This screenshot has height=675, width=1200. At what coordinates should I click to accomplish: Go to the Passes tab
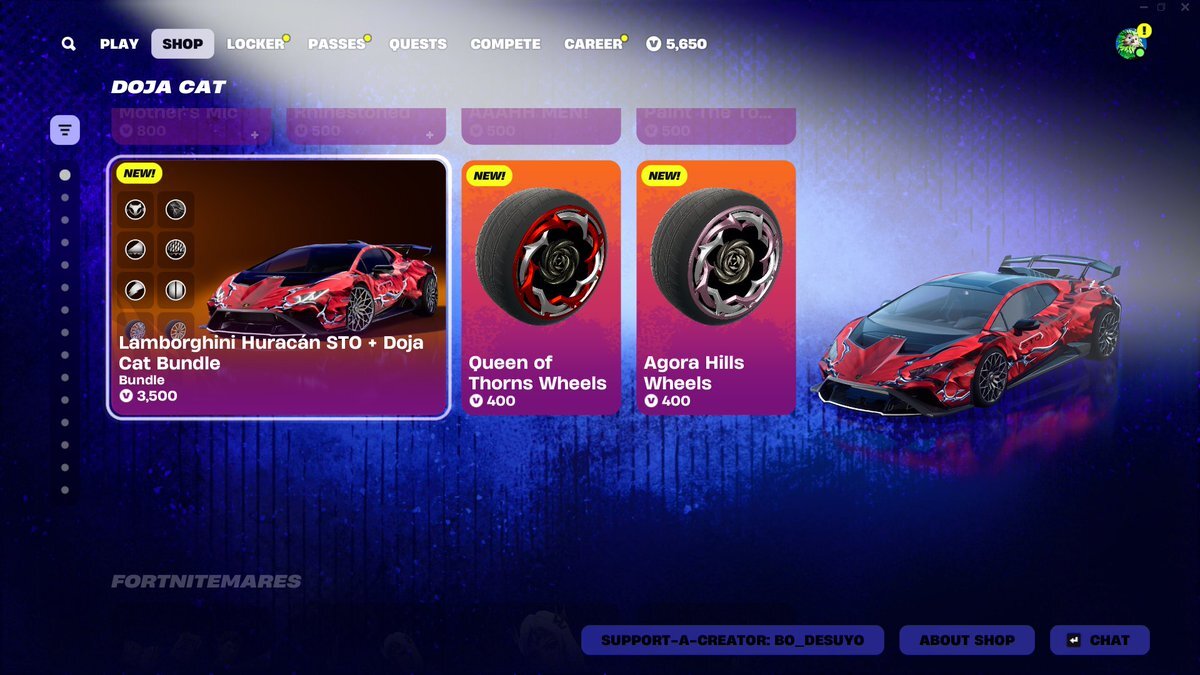tap(336, 44)
